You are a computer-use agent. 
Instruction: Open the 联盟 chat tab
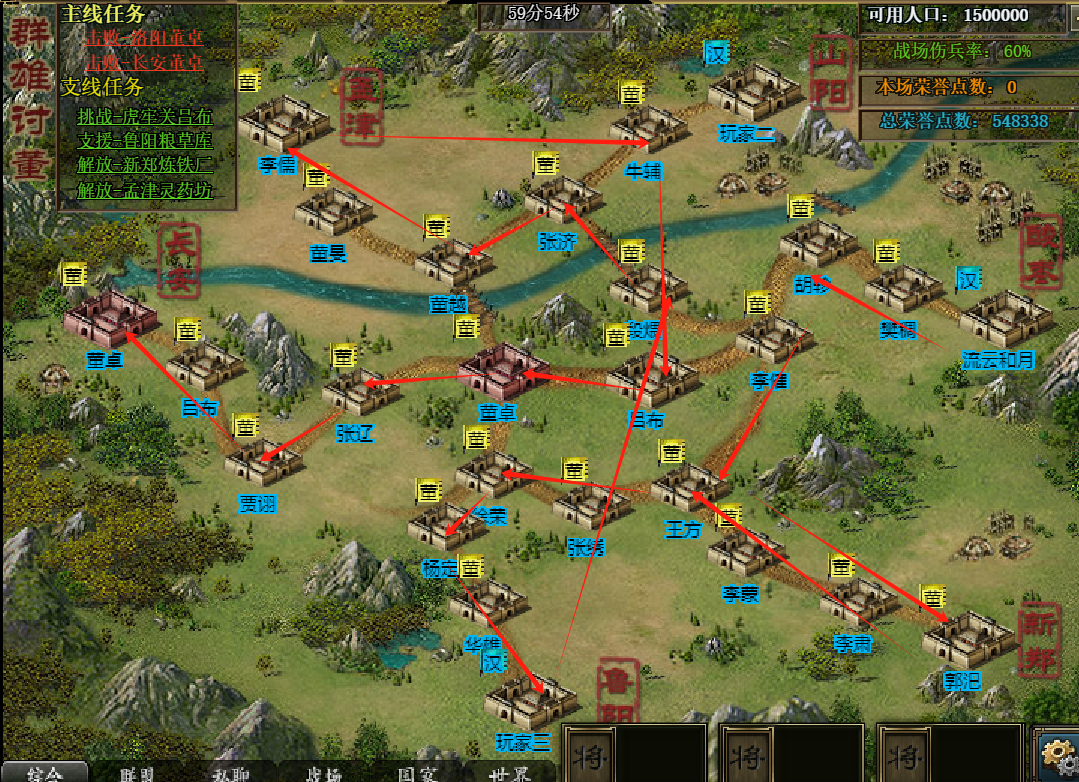[137, 773]
